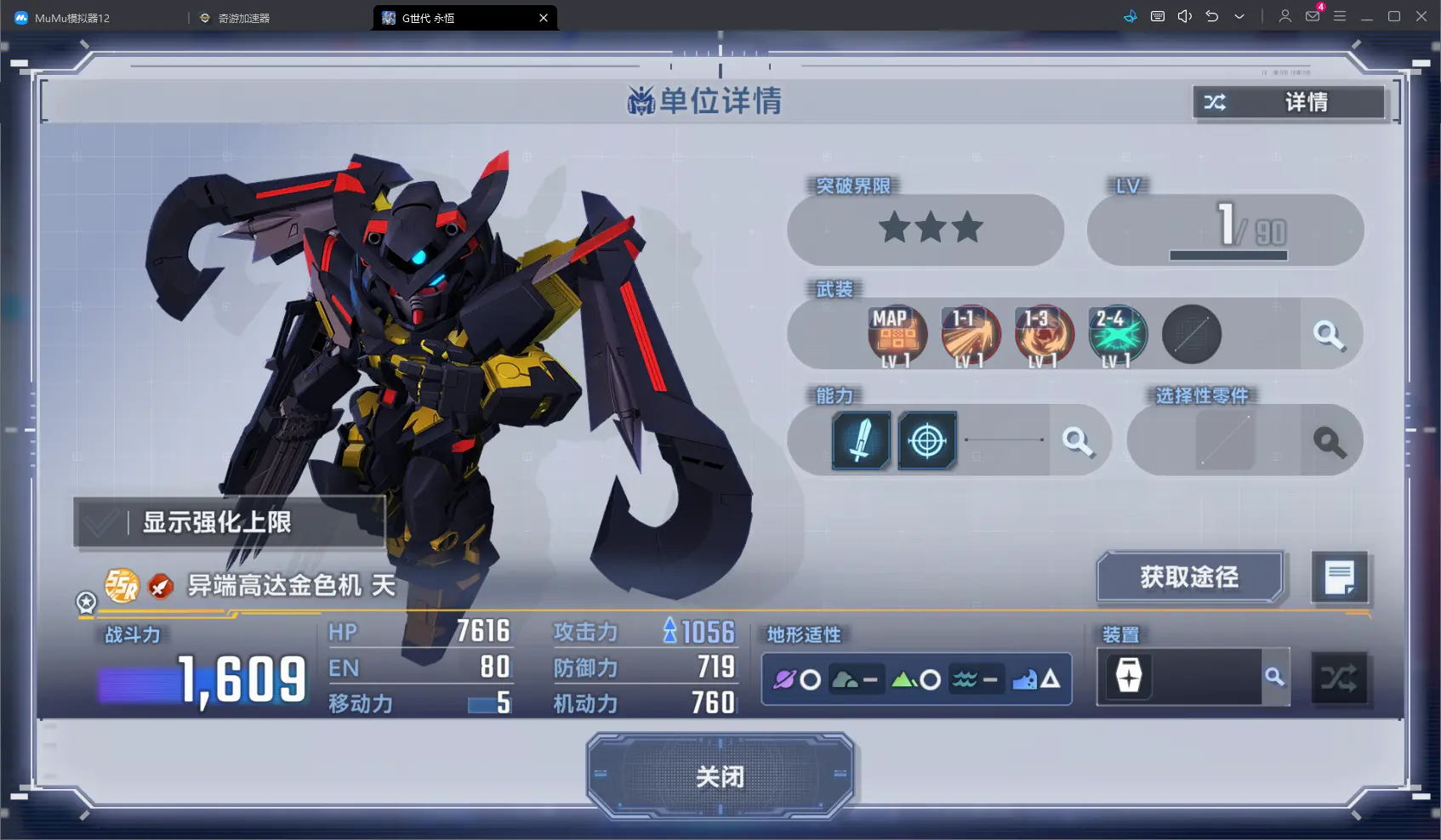Click the shuffle button beside 装置 panel
This screenshot has width=1441, height=840.
(1339, 678)
